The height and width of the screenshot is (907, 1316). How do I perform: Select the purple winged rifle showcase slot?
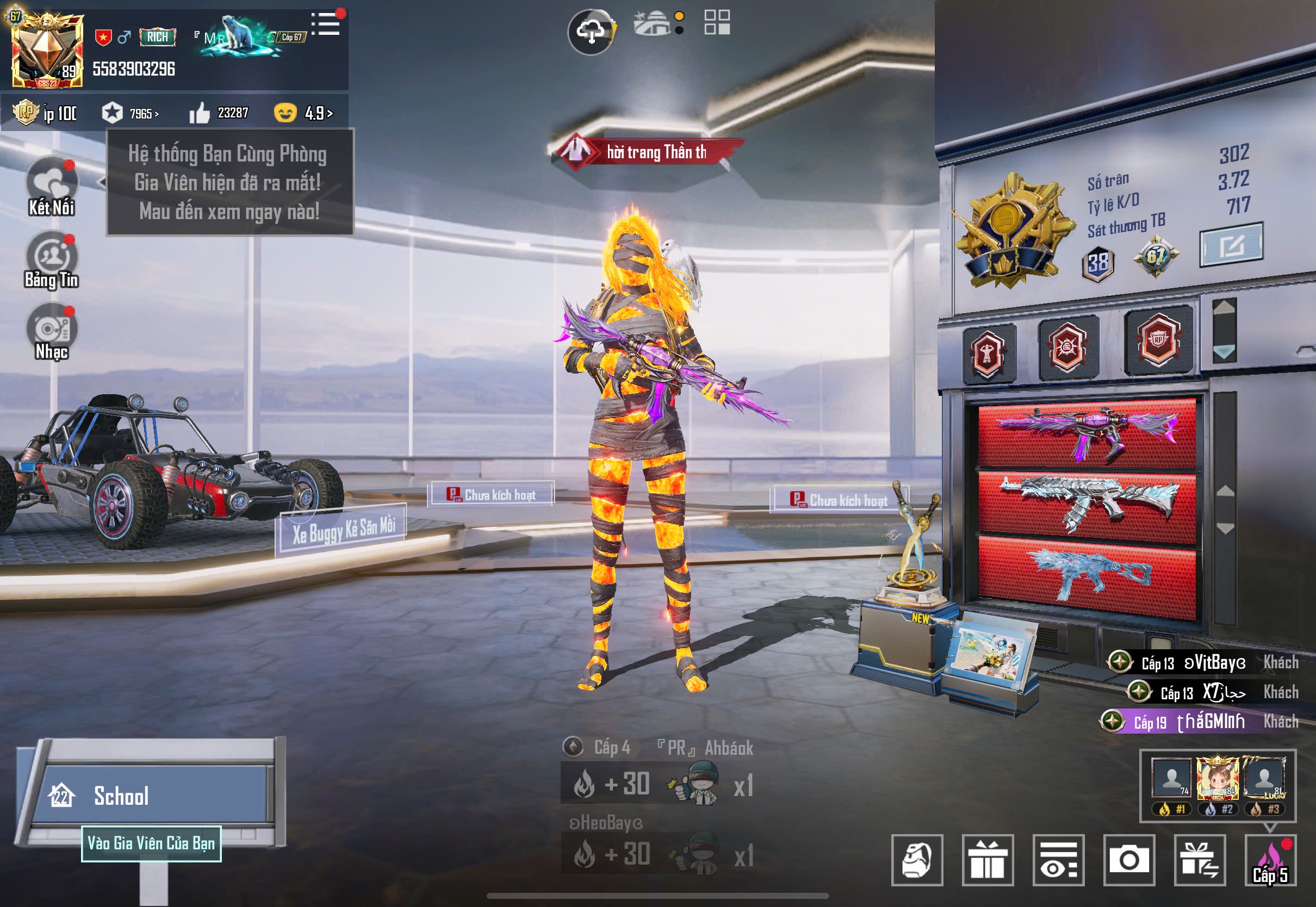click(1087, 433)
